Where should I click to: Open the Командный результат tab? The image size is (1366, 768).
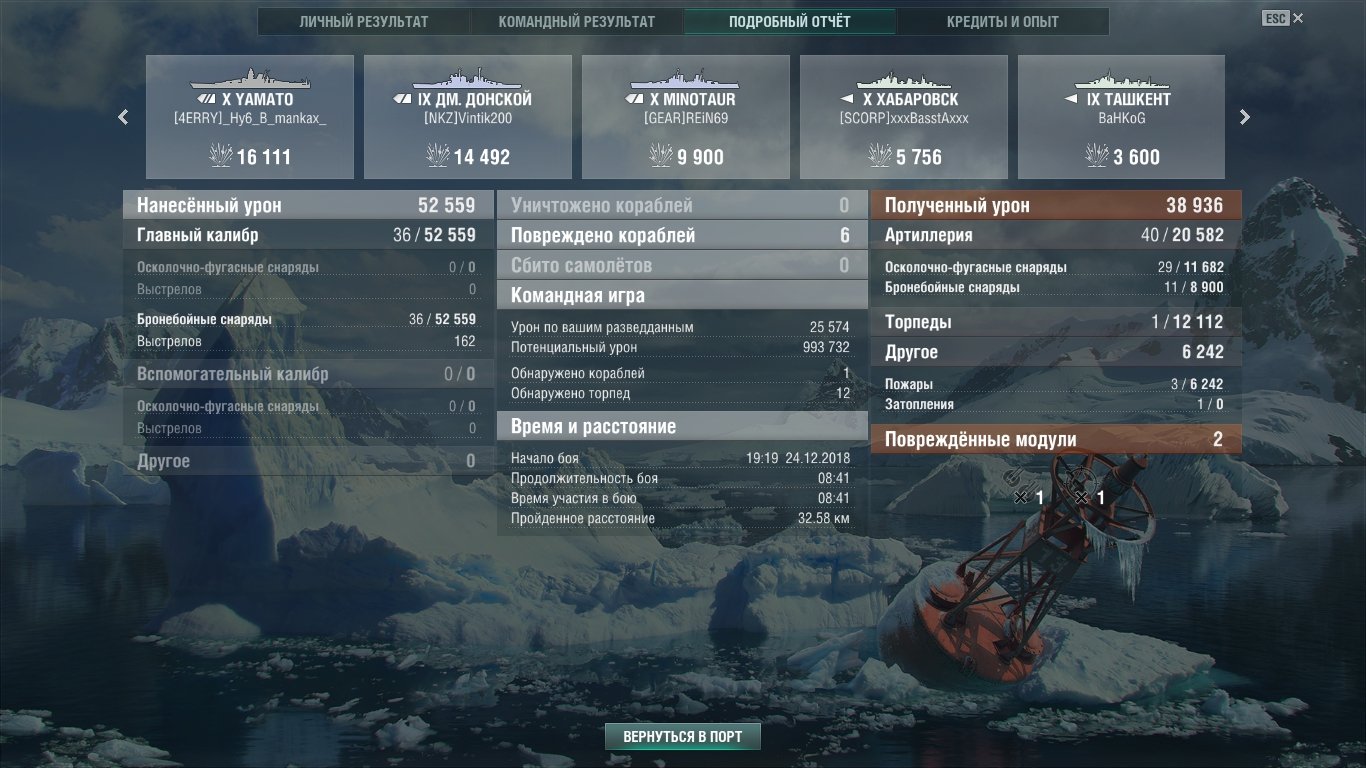(x=576, y=22)
